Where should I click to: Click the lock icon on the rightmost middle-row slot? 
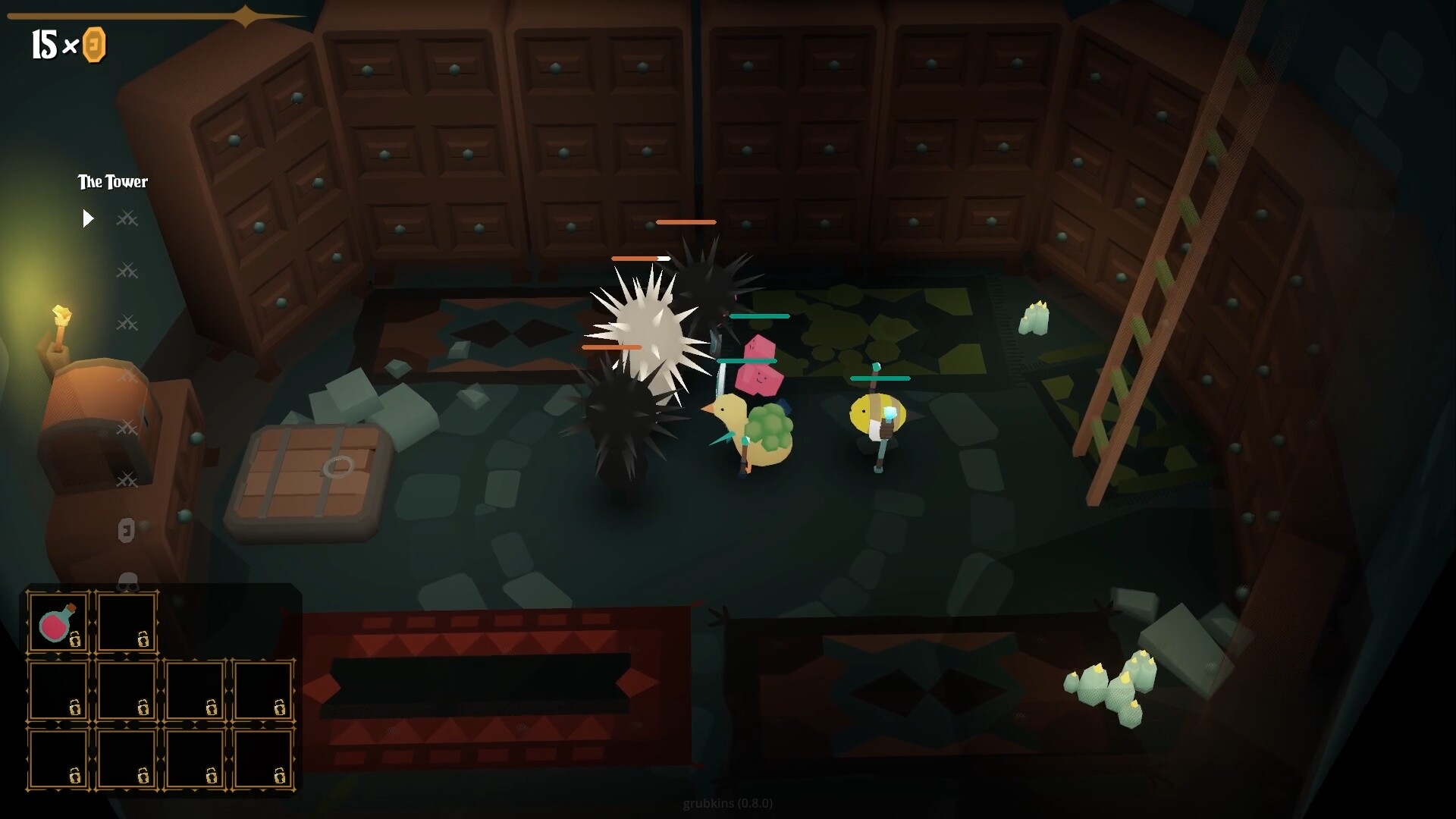click(279, 707)
